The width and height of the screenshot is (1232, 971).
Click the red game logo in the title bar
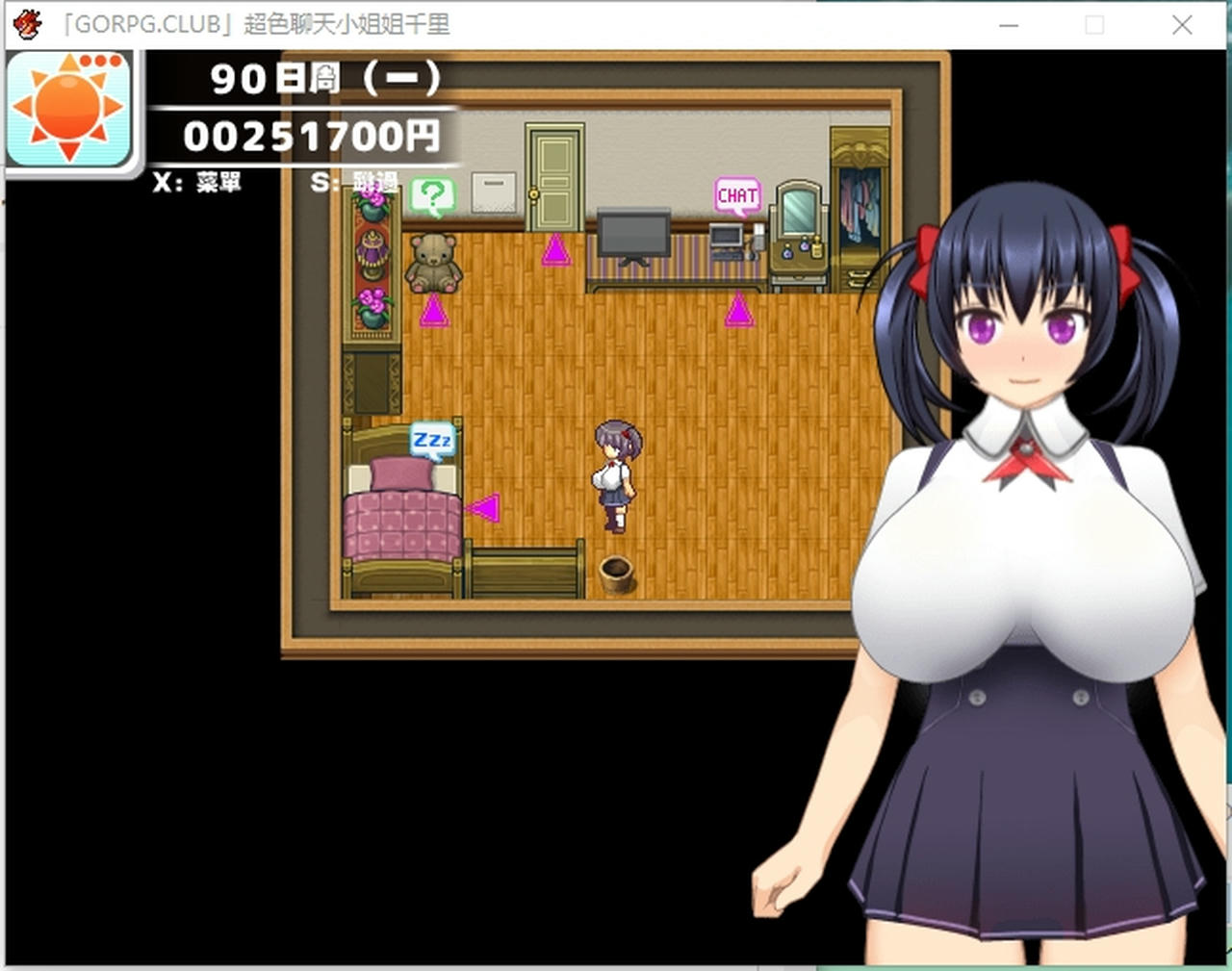(x=27, y=21)
